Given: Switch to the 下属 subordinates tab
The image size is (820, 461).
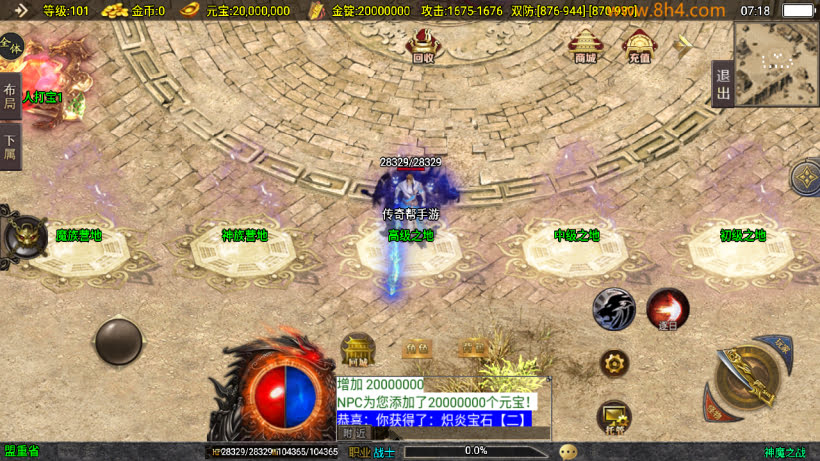Looking at the screenshot, I should [x=10, y=147].
